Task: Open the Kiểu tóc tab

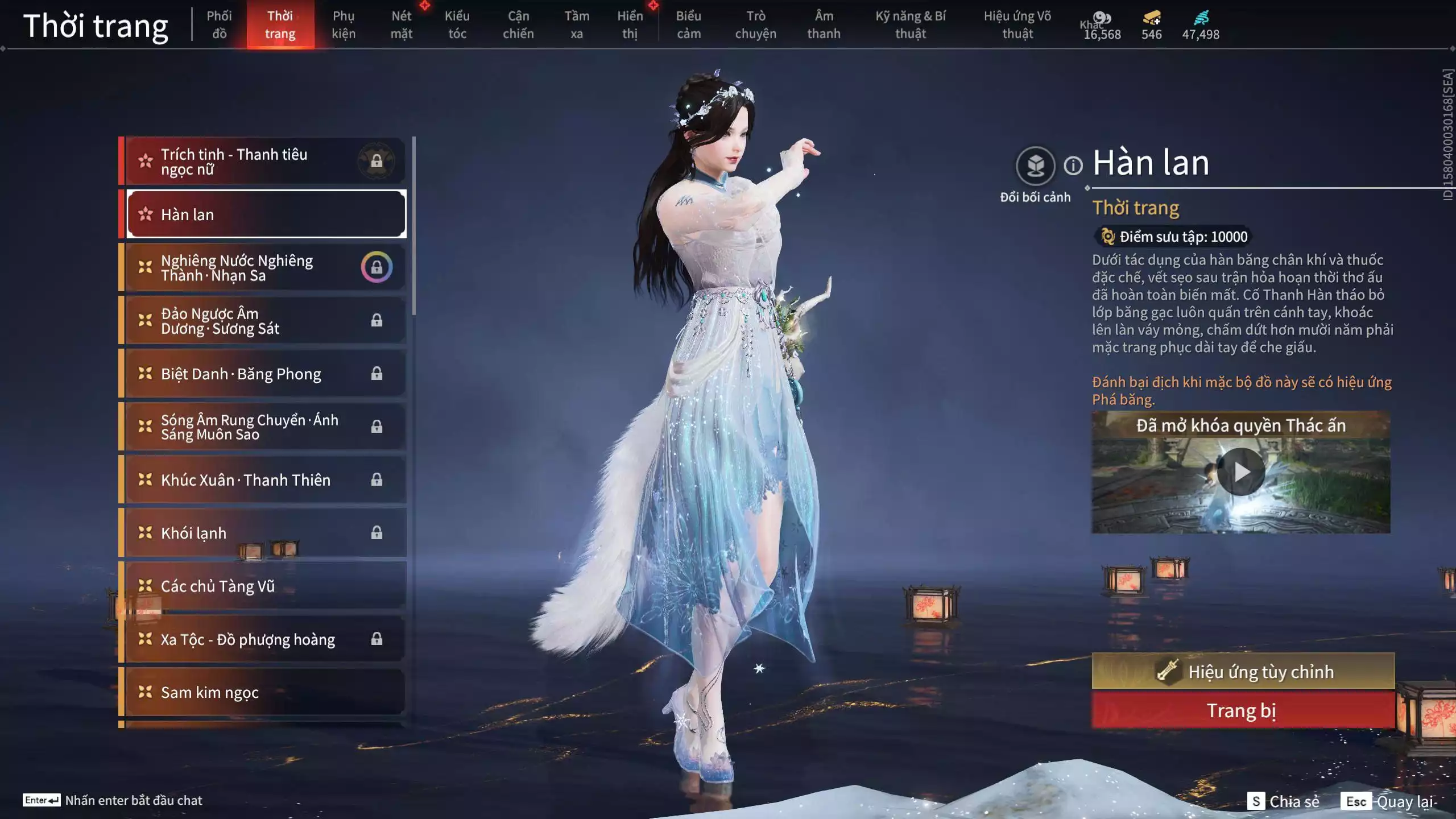Action: point(457,25)
